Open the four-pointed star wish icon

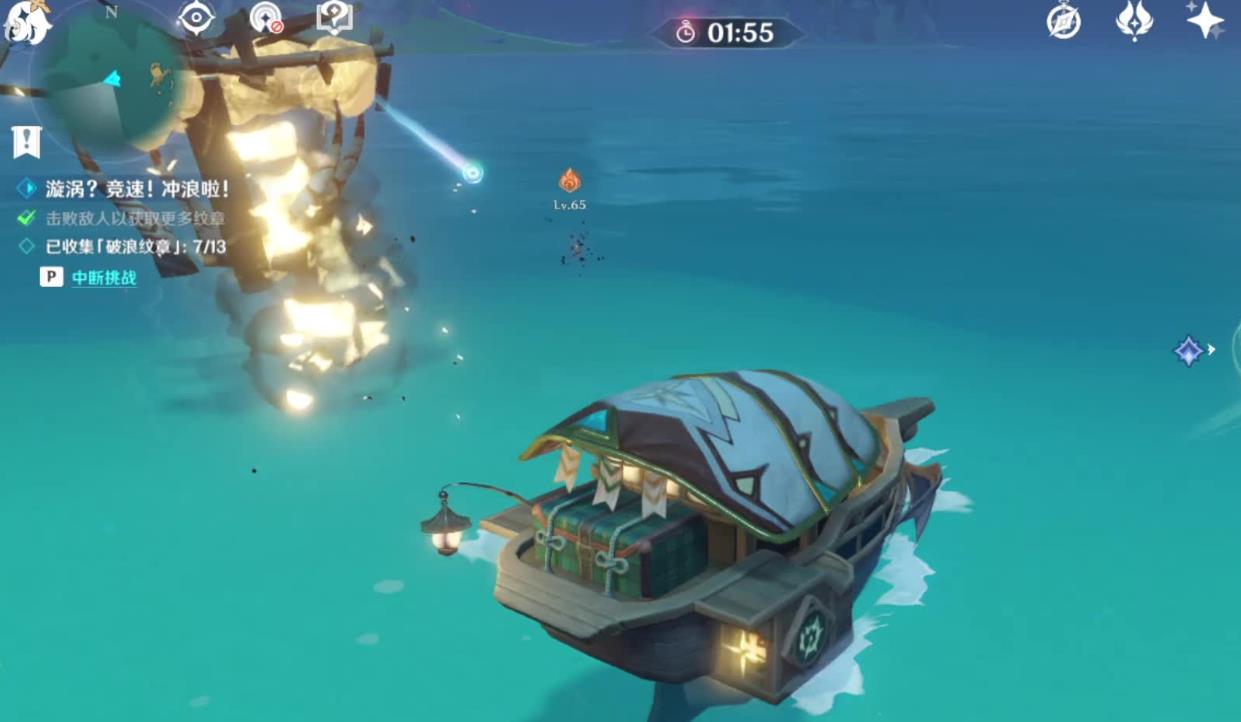point(1204,20)
